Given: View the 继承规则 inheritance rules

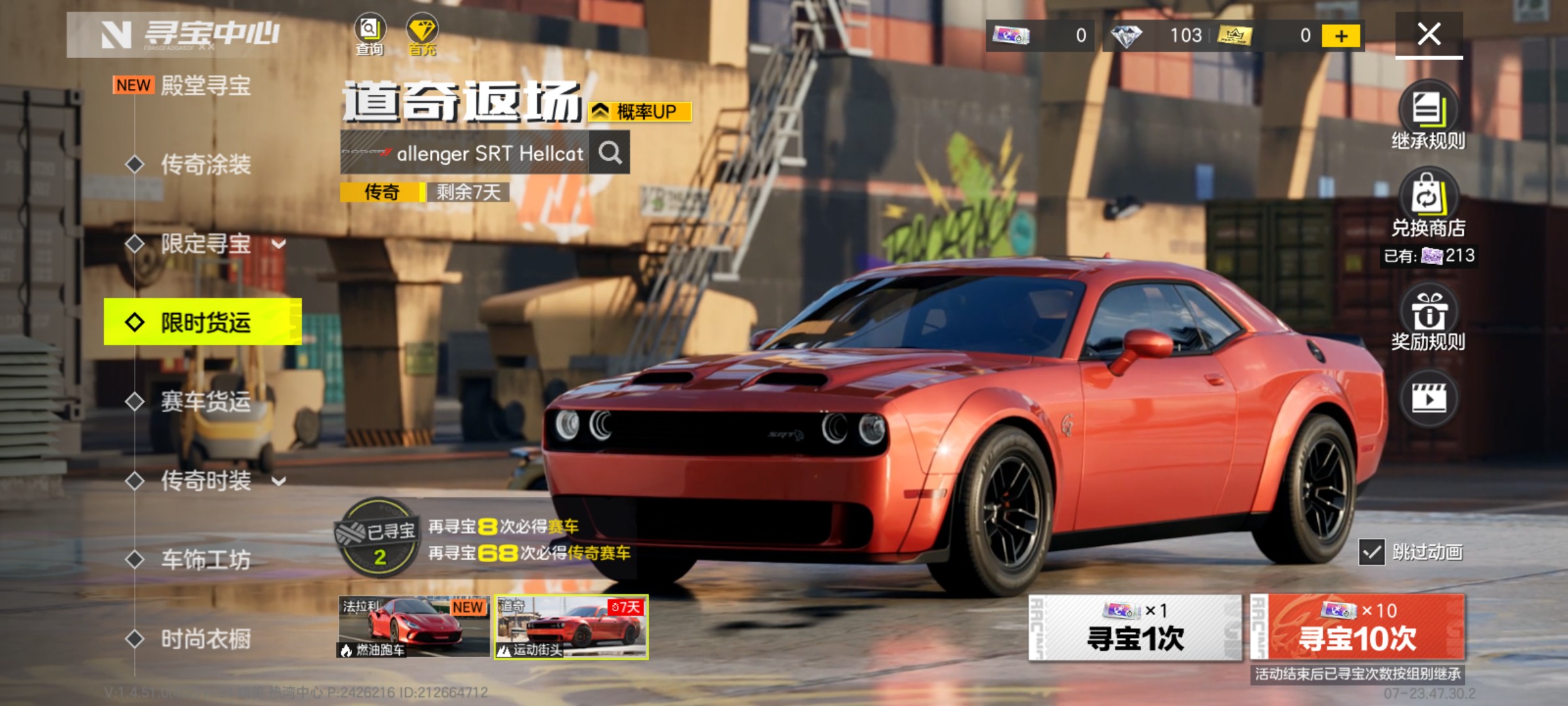Looking at the screenshot, I should click(1428, 116).
